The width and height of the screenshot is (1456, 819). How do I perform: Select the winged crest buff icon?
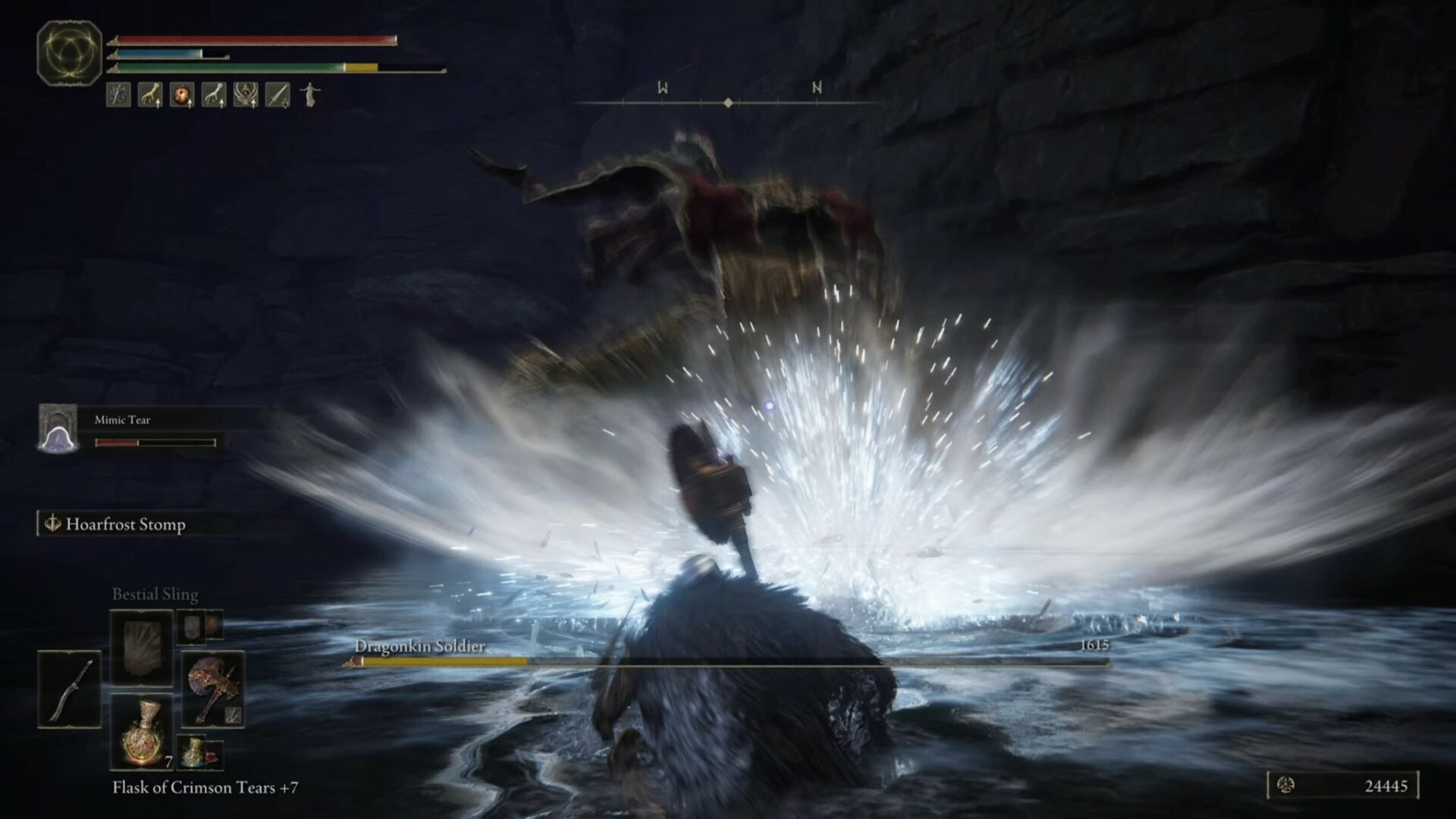246,95
